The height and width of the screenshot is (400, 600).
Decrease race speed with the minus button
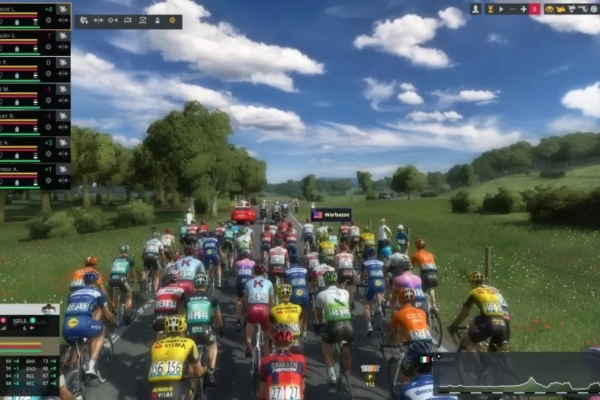point(513,9)
